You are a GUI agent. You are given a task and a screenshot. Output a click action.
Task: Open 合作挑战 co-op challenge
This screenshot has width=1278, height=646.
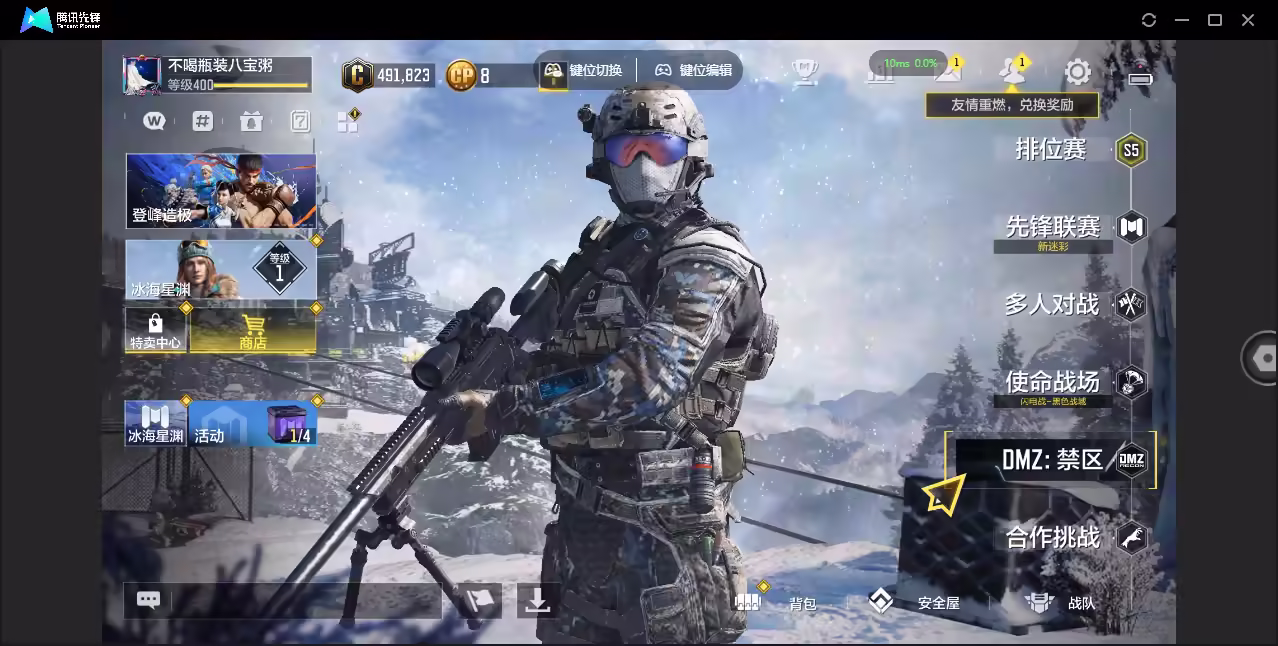pos(1053,538)
